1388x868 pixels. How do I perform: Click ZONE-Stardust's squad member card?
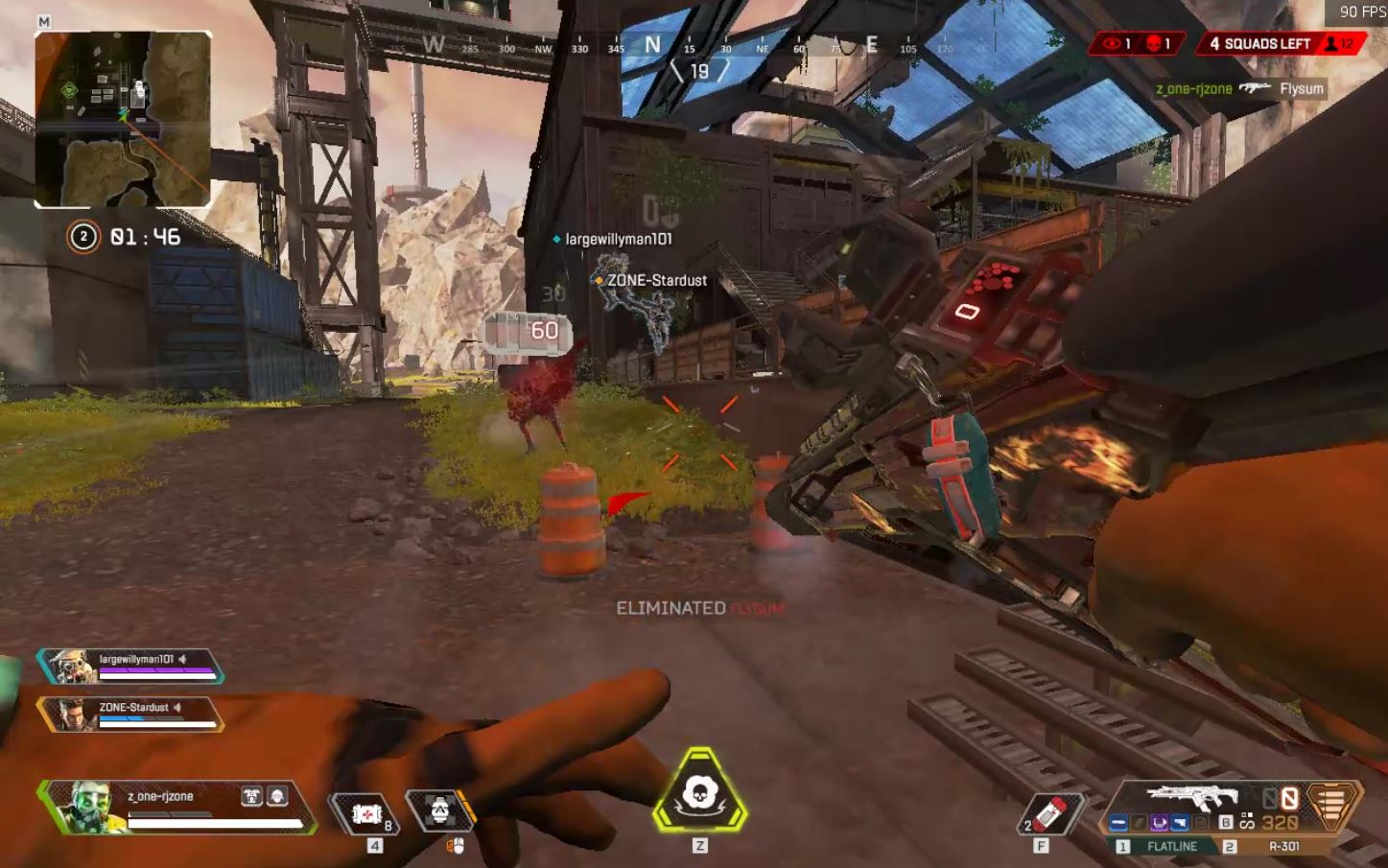[x=130, y=714]
